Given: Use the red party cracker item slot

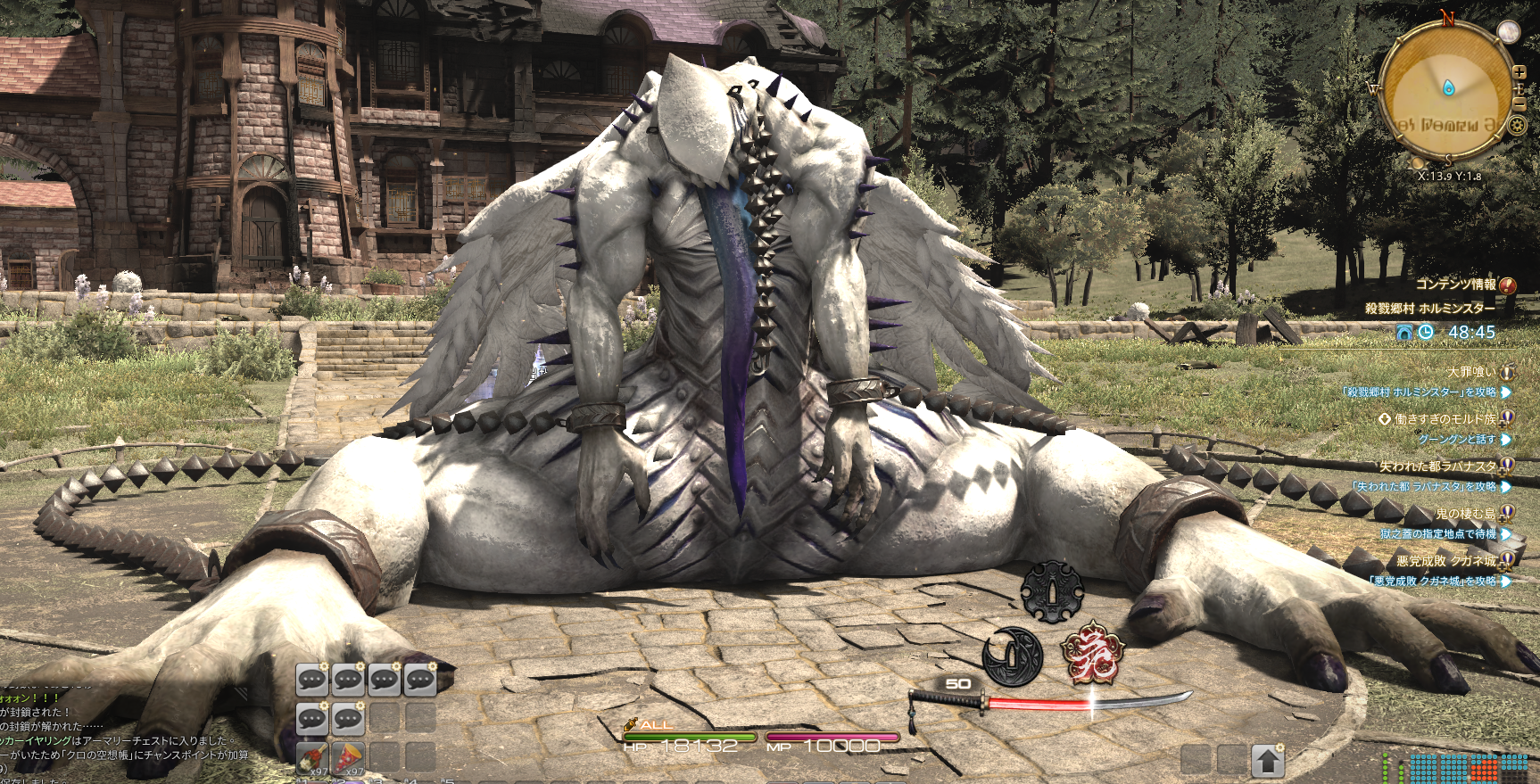Looking at the screenshot, I should click(348, 758).
